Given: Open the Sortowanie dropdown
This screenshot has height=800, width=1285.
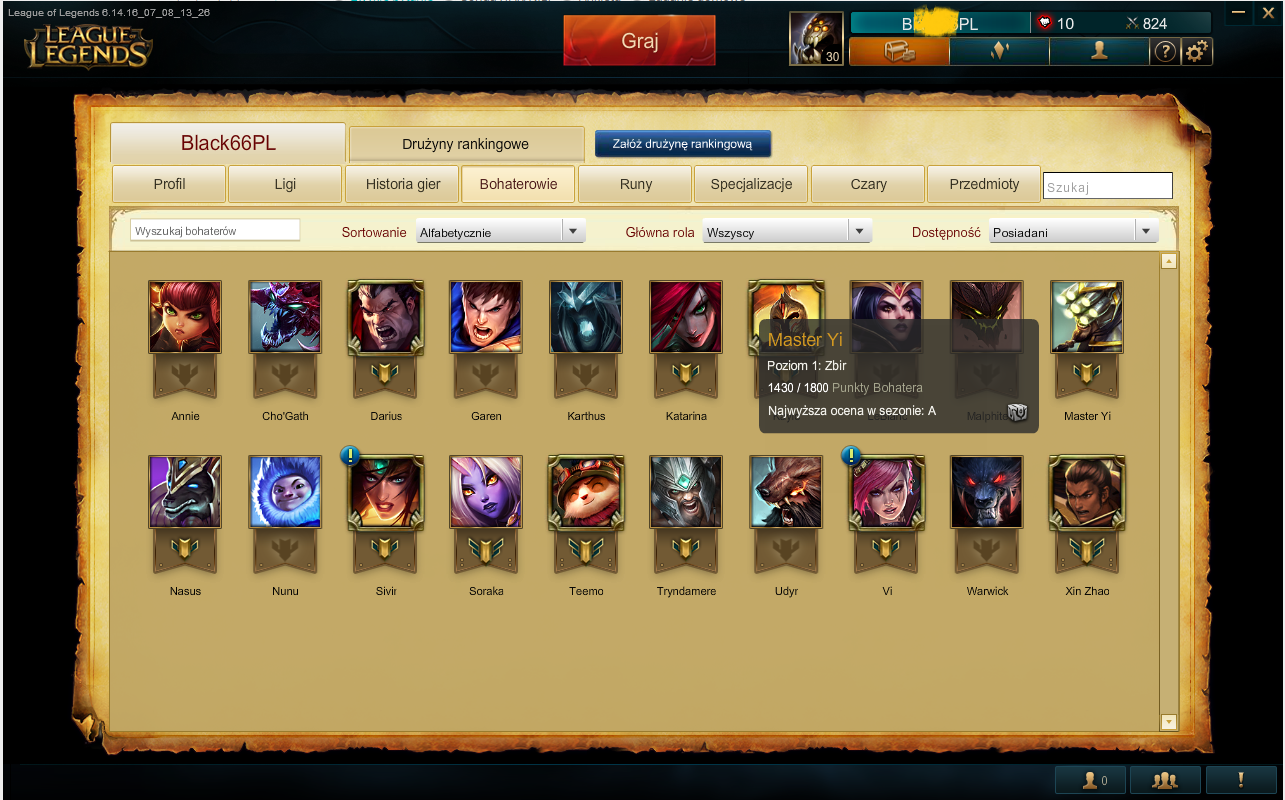Looking at the screenshot, I should (x=500, y=232).
